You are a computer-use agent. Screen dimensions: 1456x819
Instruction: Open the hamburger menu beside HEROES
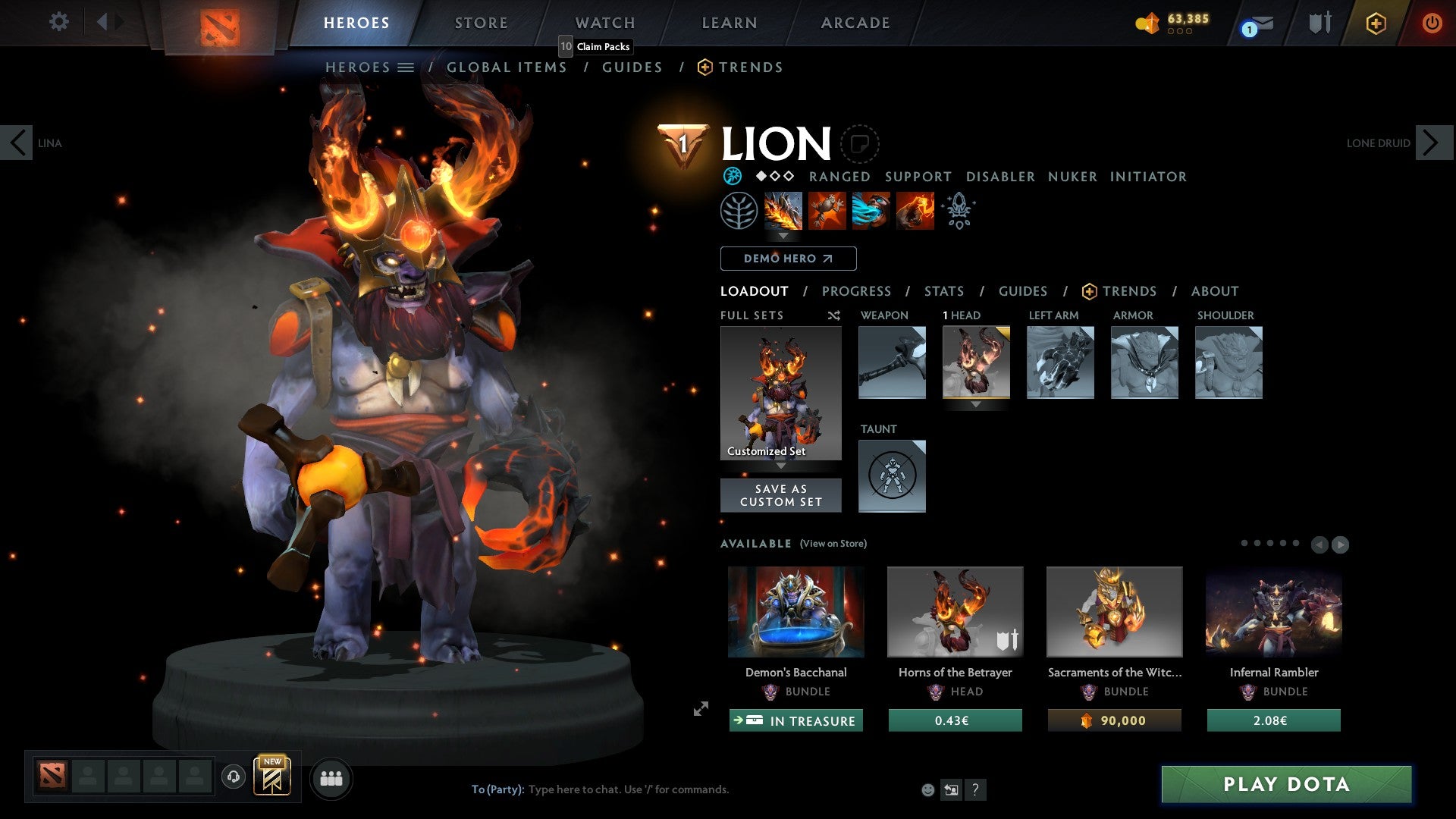tap(407, 67)
